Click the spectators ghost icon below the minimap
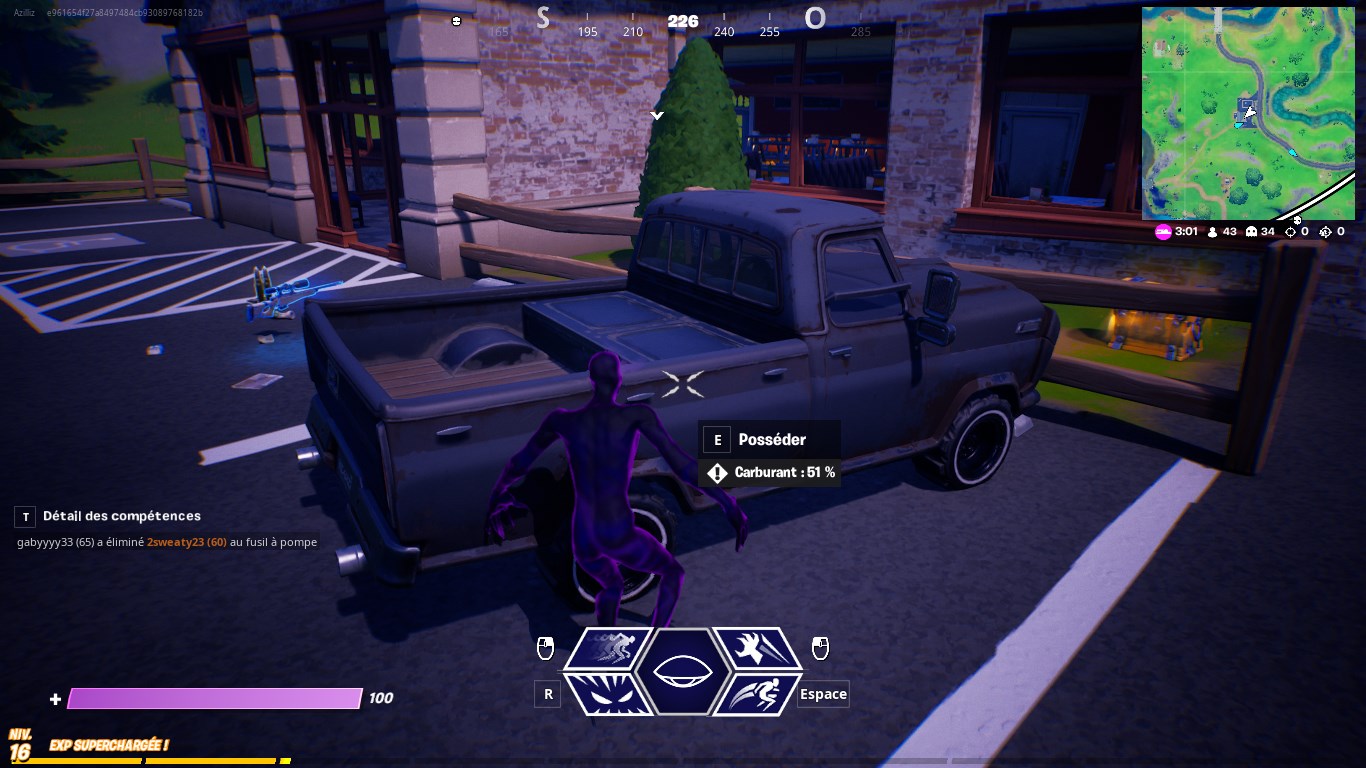 click(x=1251, y=231)
